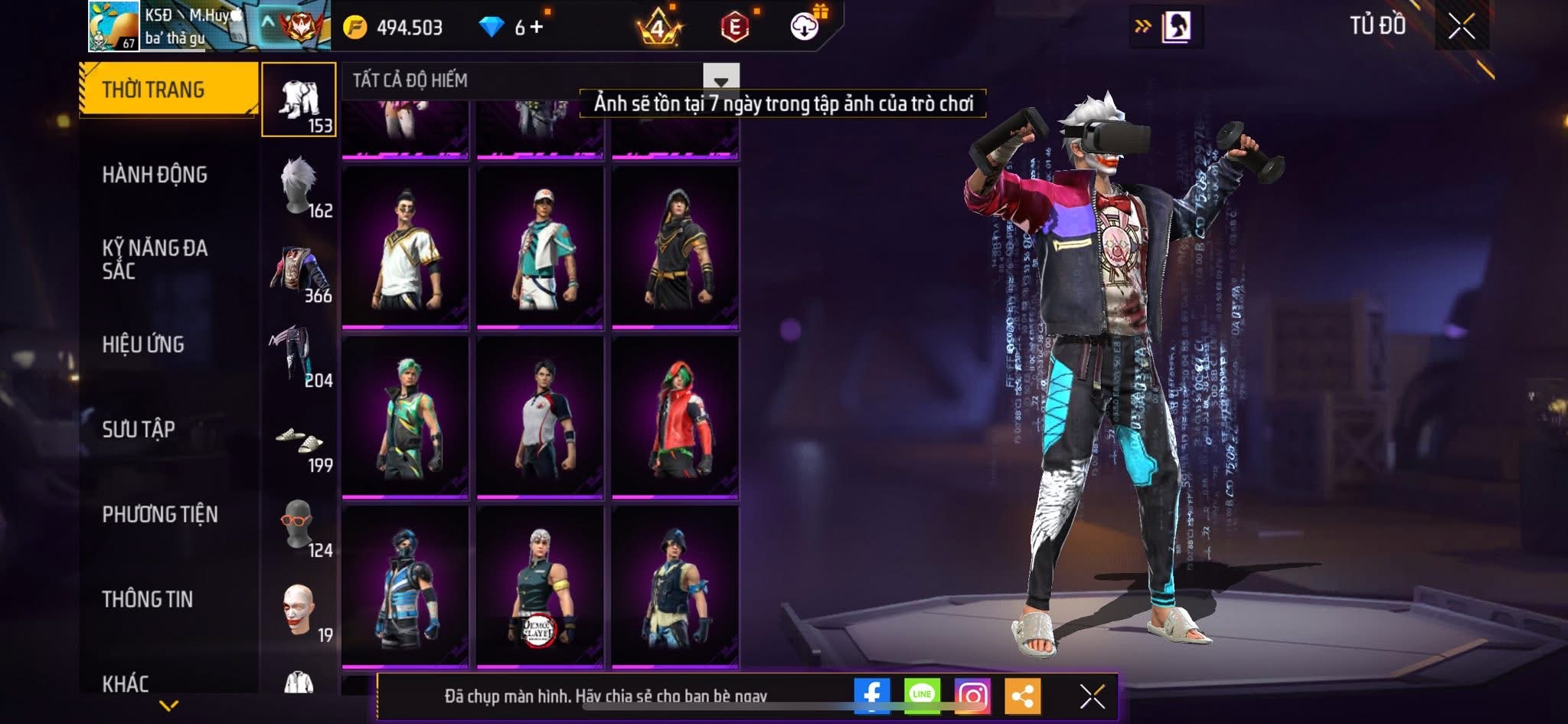Screen dimensions: 1568x724
Task: Dismiss the screenshot share bar
Action: (x=1092, y=696)
